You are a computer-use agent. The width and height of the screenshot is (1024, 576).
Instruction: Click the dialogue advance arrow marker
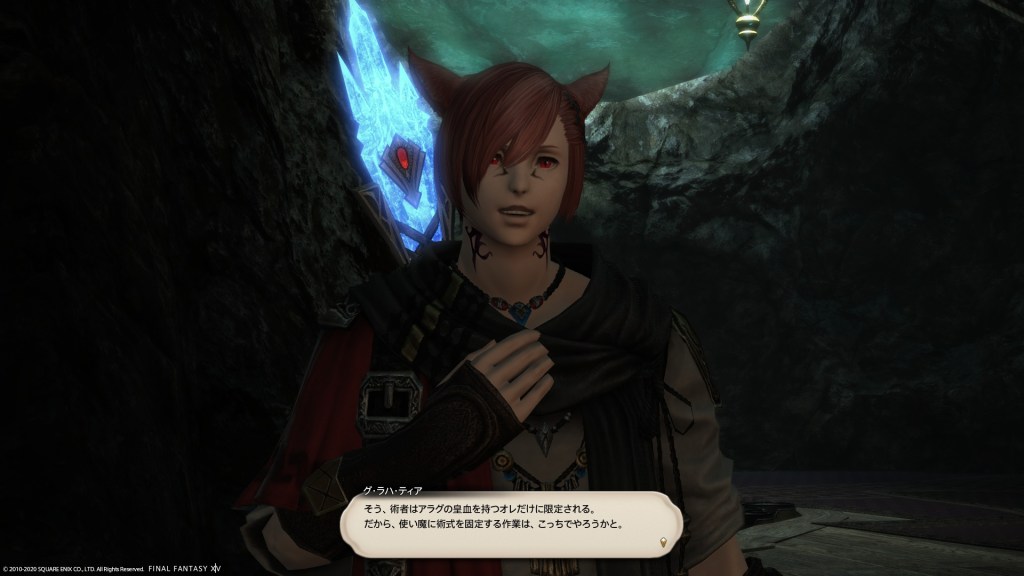pos(662,543)
